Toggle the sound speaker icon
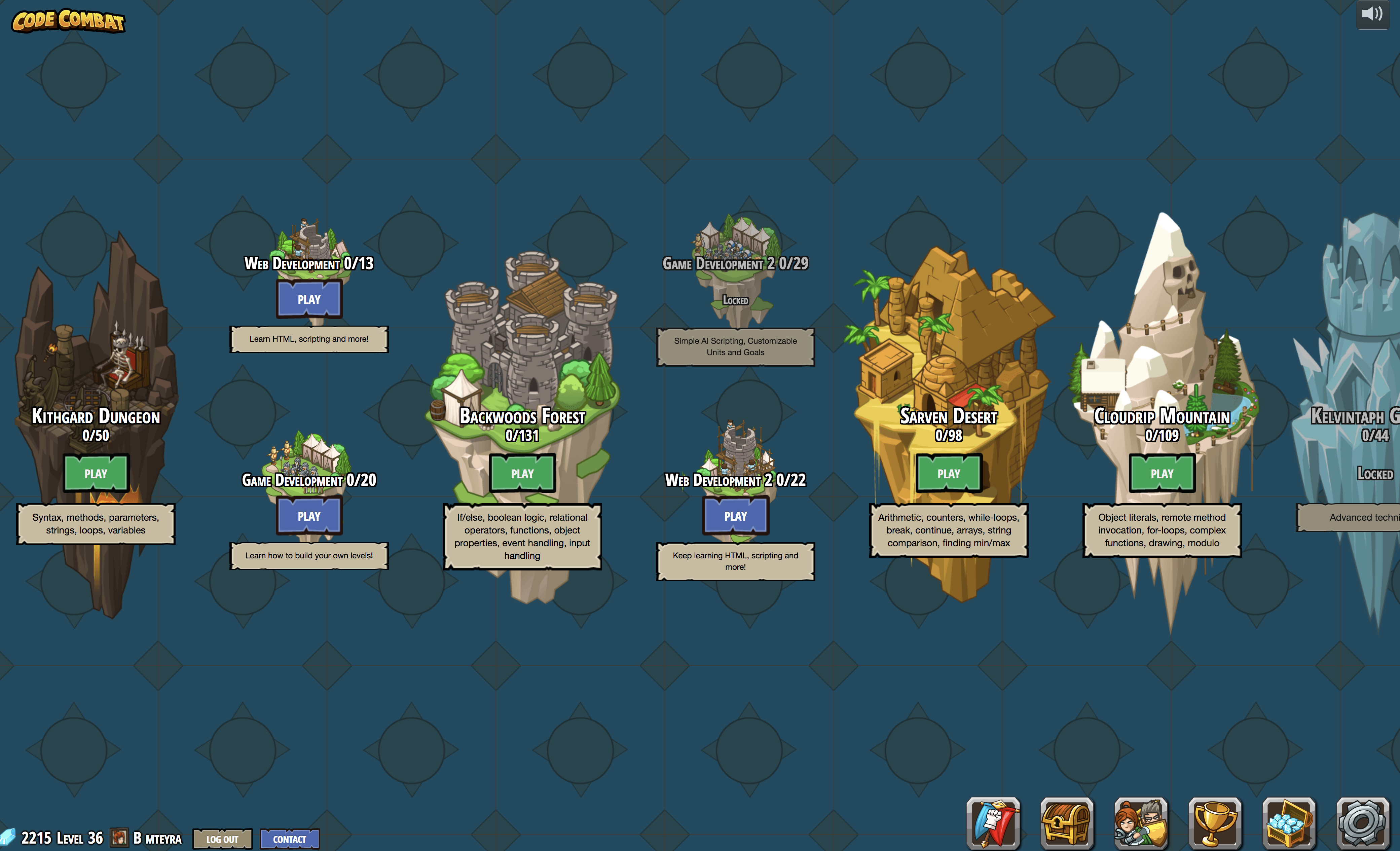The image size is (1400, 851). tap(1372, 14)
